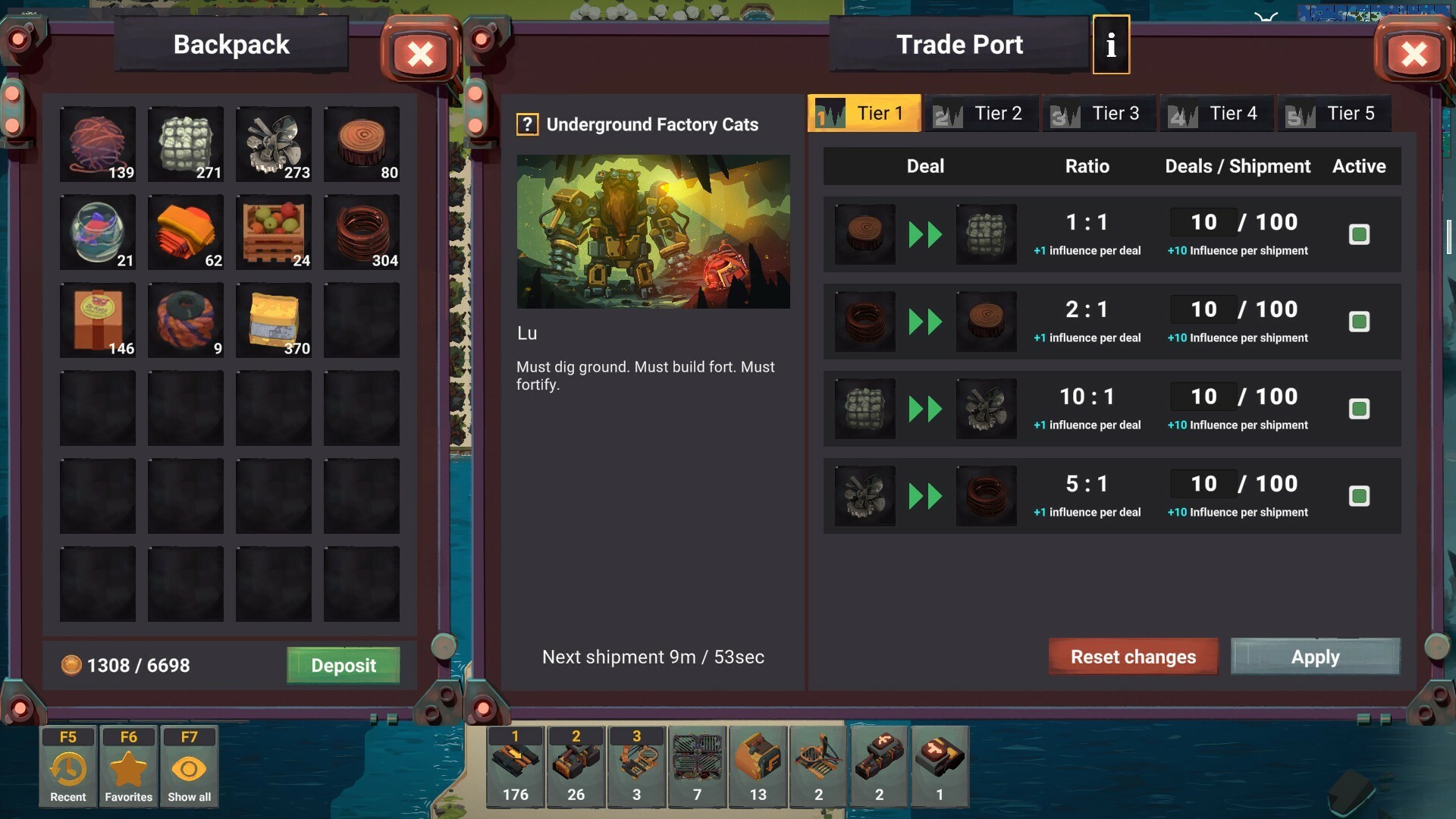Click the Recent history icon above F5
This screenshot has width=1456, height=819.
67,766
